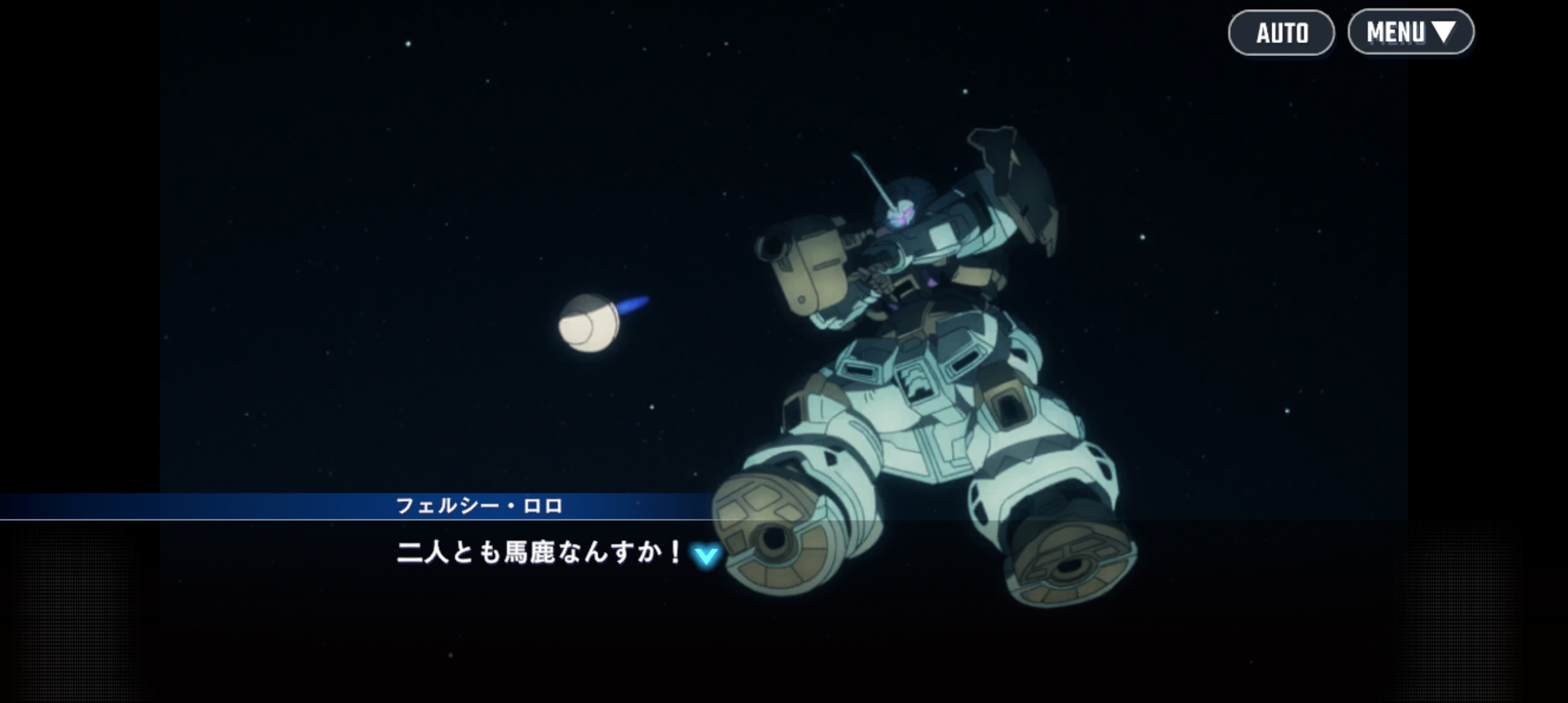Screen dimensions: 1568x703
Task: Open the MENU dropdown
Action: coord(1410,32)
